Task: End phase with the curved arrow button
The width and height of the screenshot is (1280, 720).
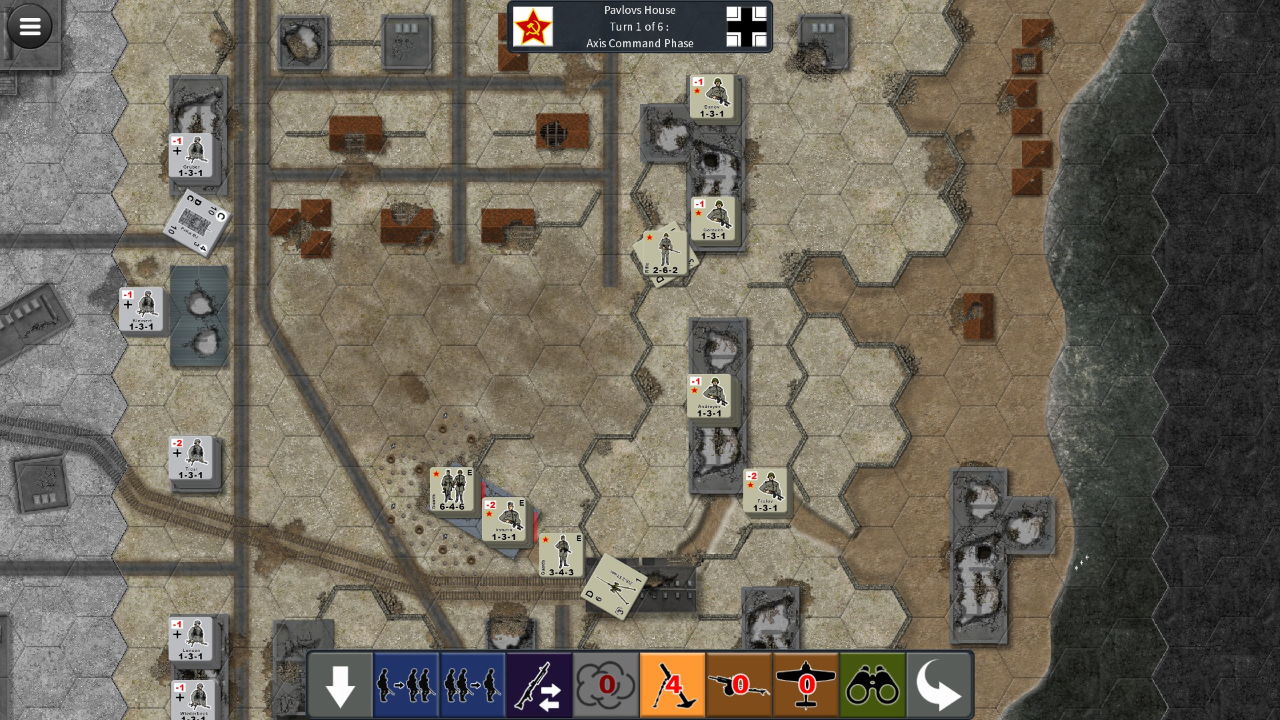Action: tap(938, 686)
